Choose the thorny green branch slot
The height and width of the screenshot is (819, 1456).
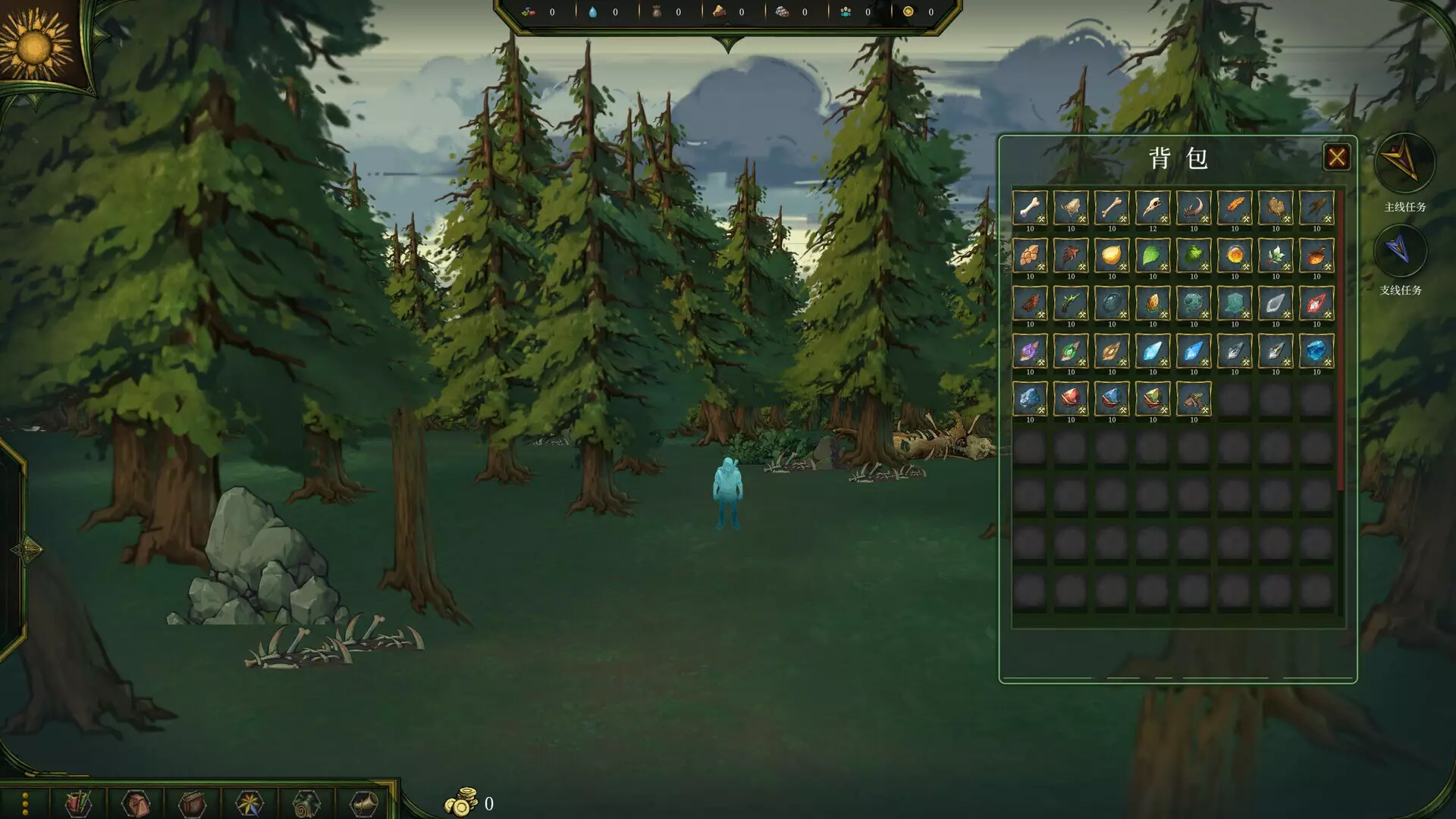coord(1070,303)
